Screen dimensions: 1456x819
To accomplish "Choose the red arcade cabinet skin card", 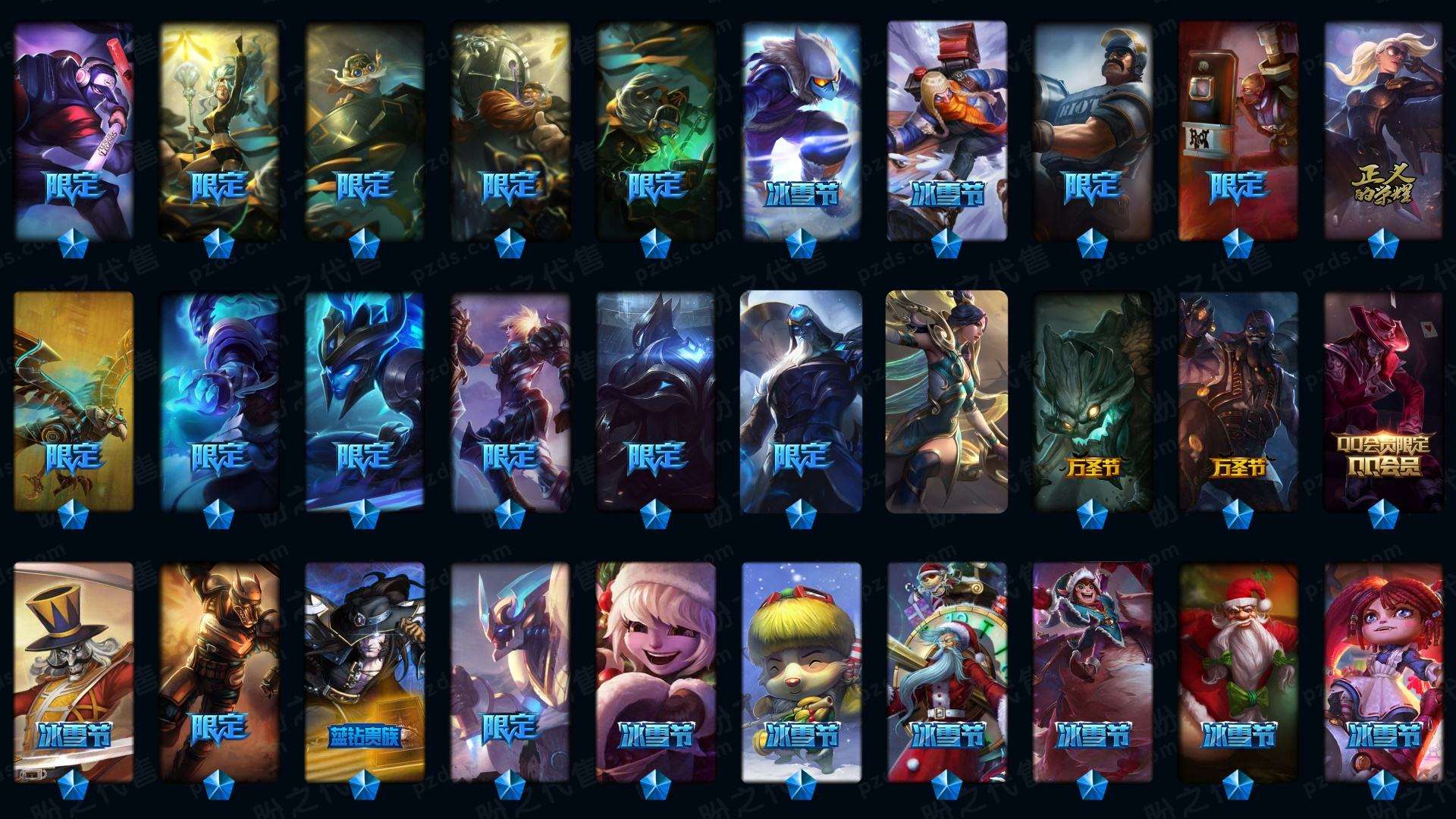I will tap(1238, 129).
